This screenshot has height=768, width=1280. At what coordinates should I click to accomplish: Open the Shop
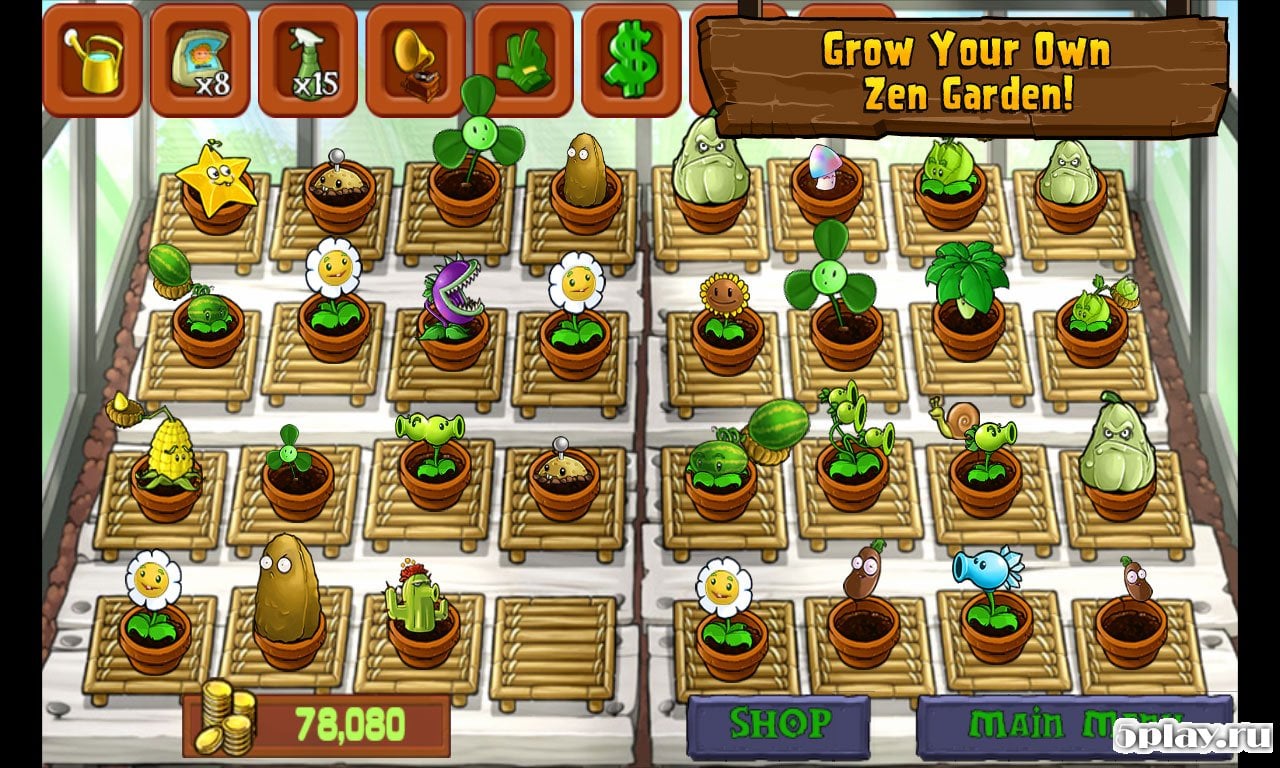tap(778, 724)
